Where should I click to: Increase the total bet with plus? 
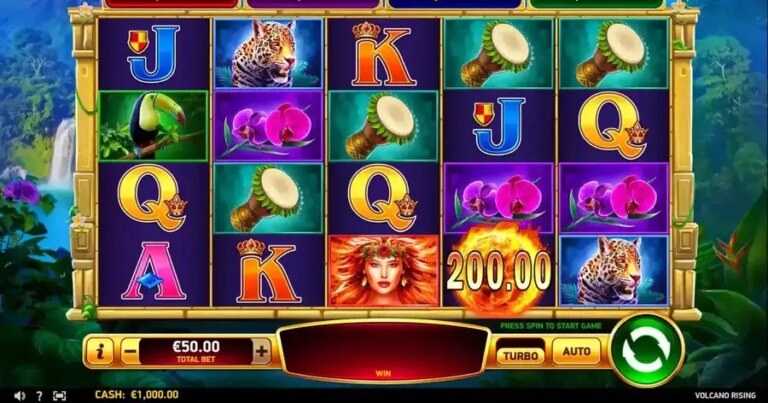(x=261, y=351)
